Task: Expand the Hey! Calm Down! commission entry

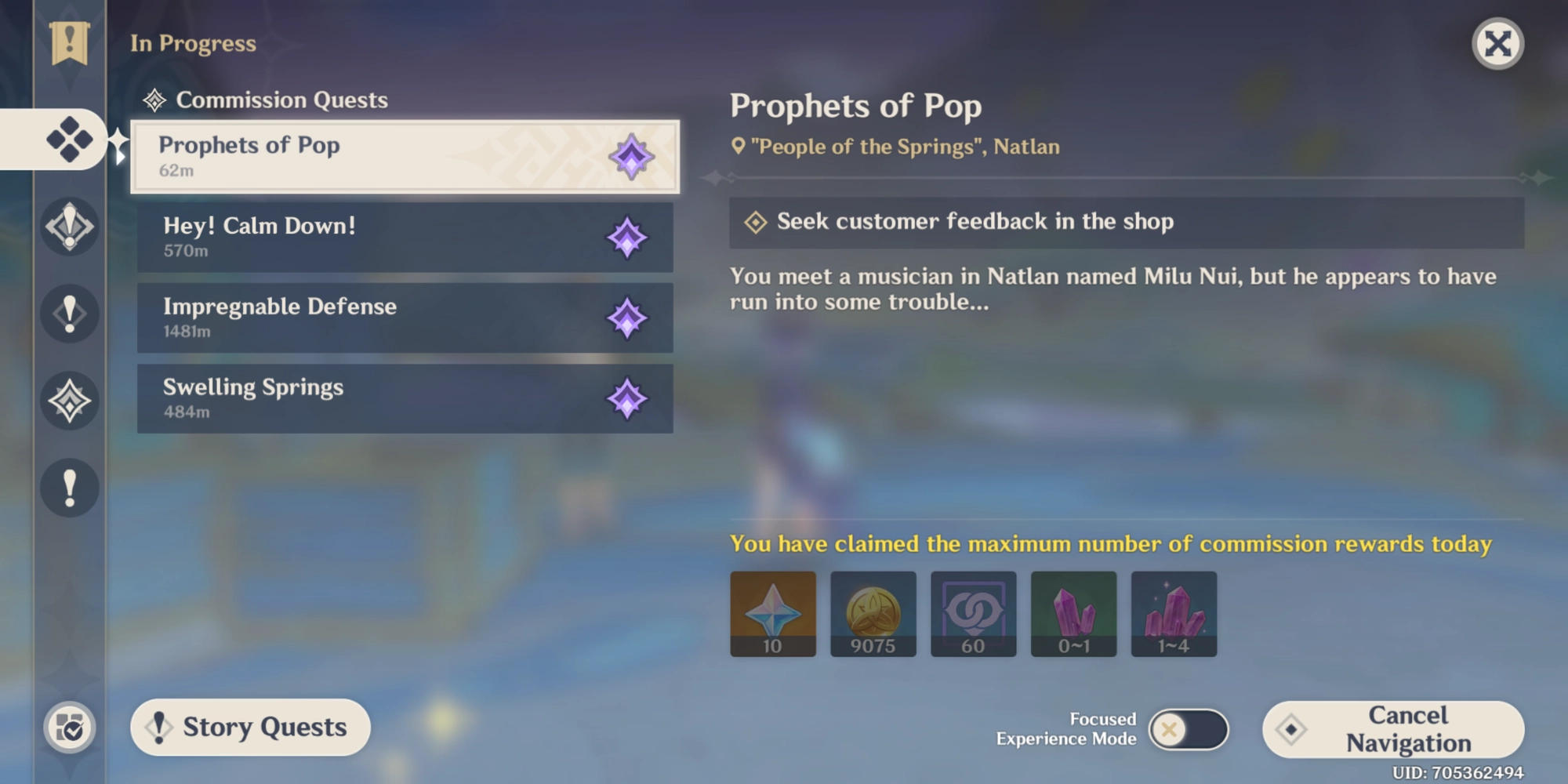Action: click(x=404, y=237)
